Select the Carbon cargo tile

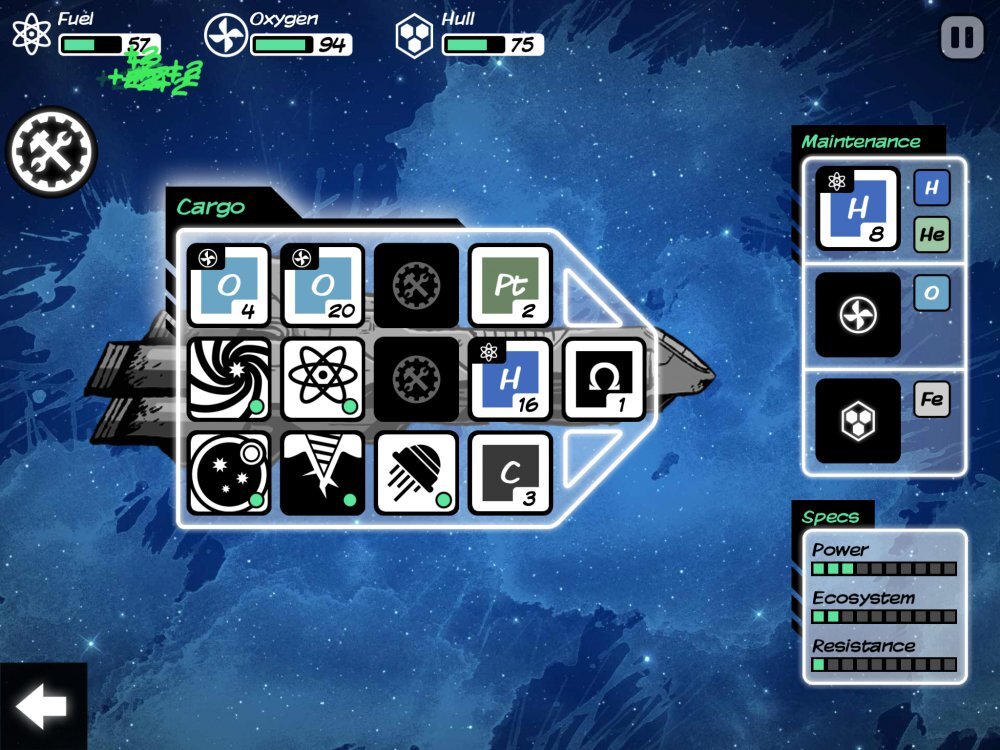(510, 473)
